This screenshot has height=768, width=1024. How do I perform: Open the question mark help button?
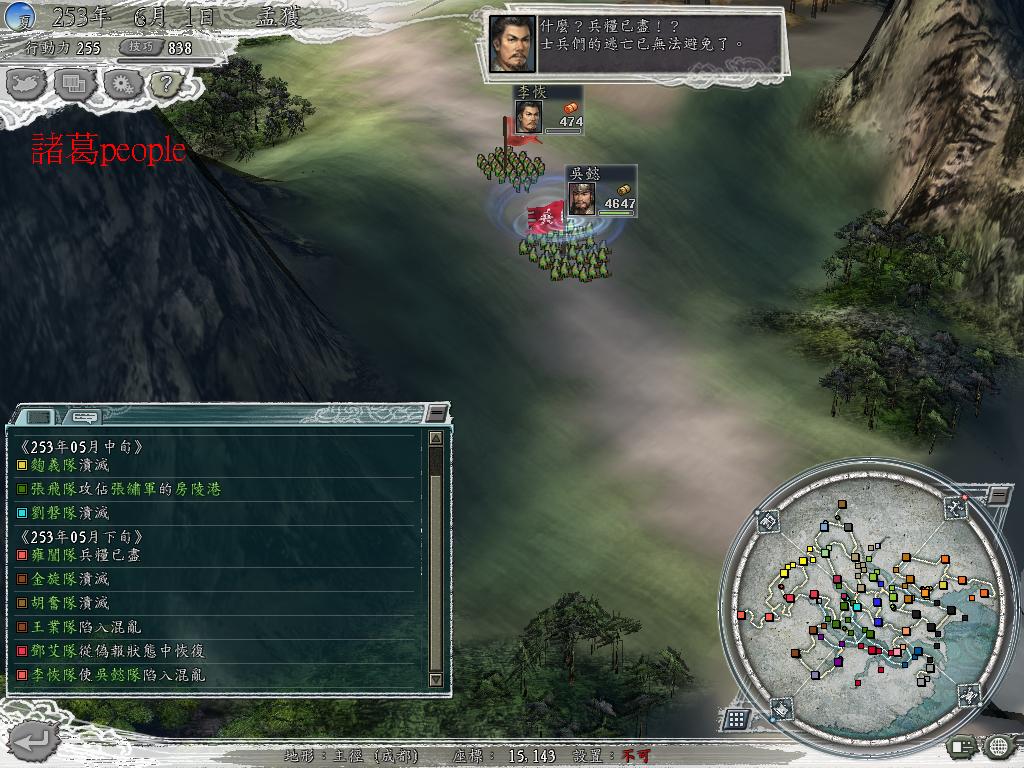(x=166, y=83)
